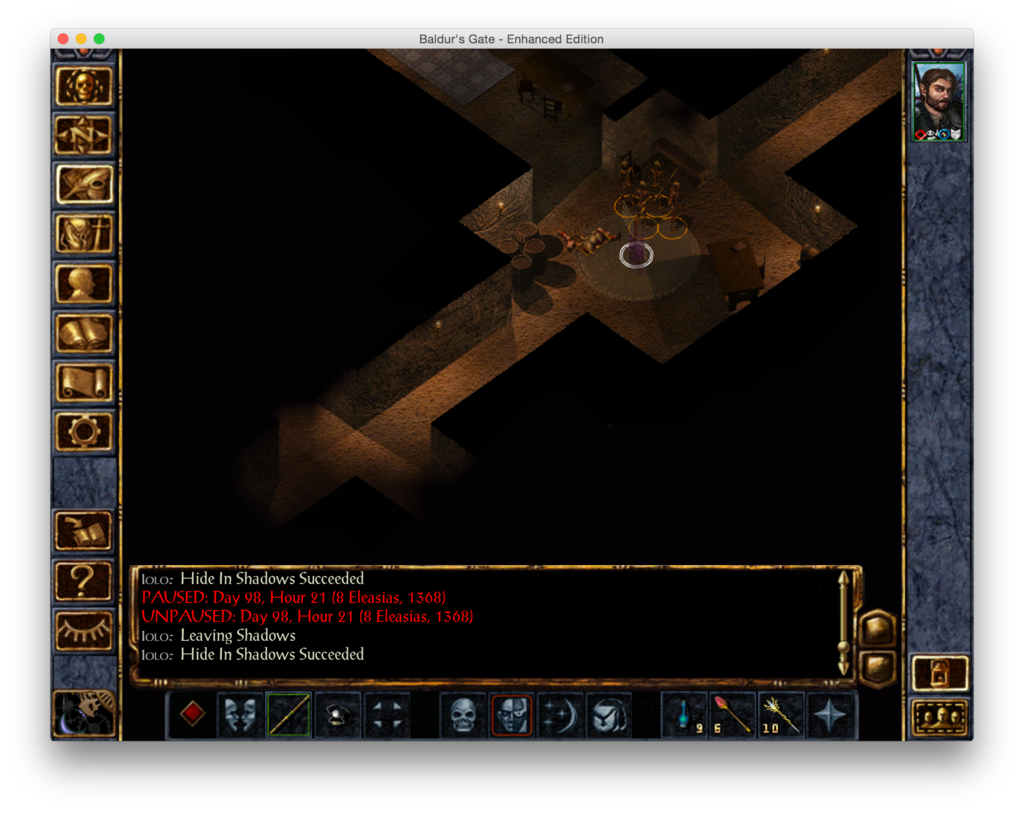Open the character record head button
This screenshot has width=1024, height=813.
tap(84, 284)
